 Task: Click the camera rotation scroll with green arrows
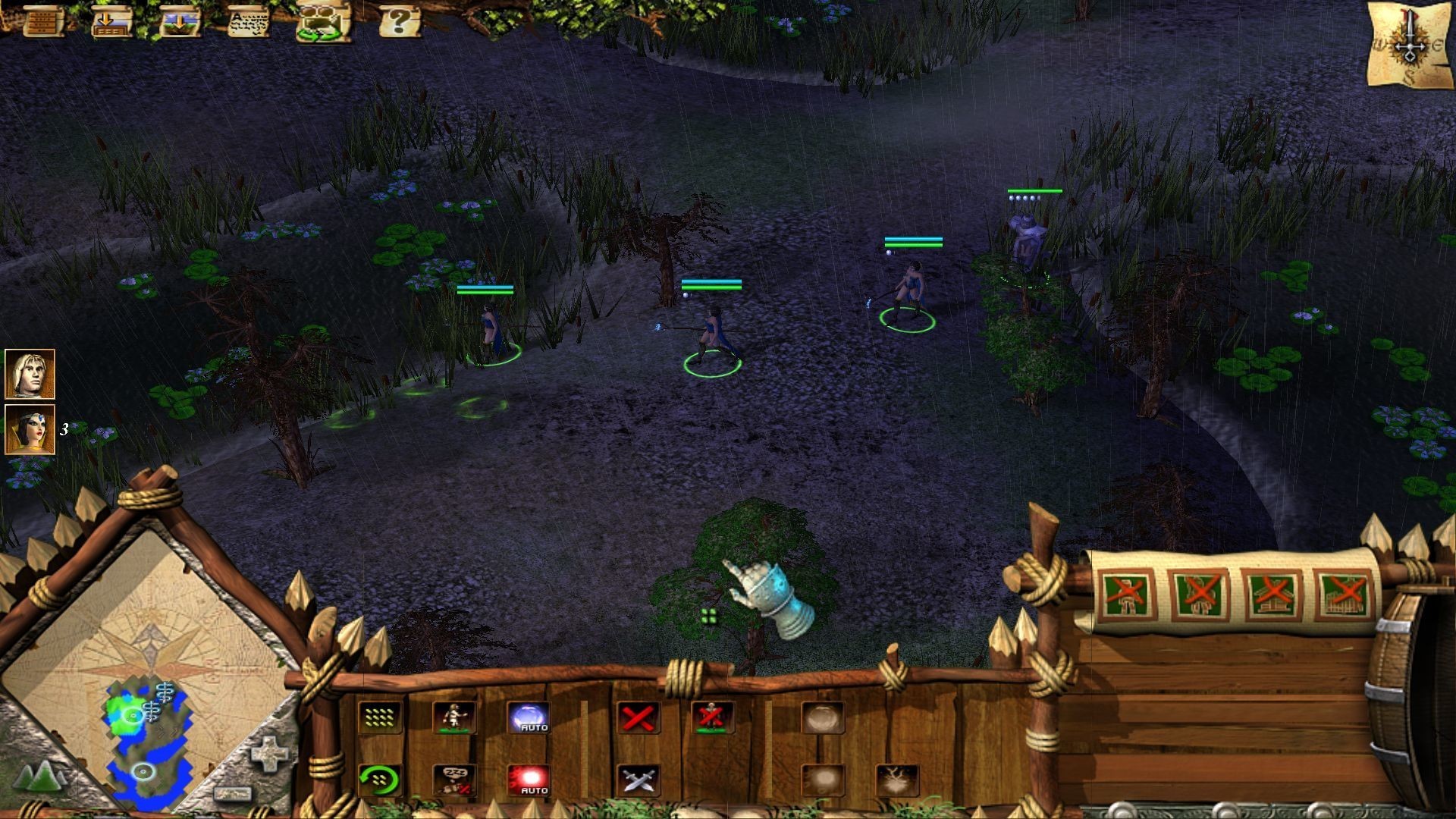pyautogui.click(x=322, y=23)
